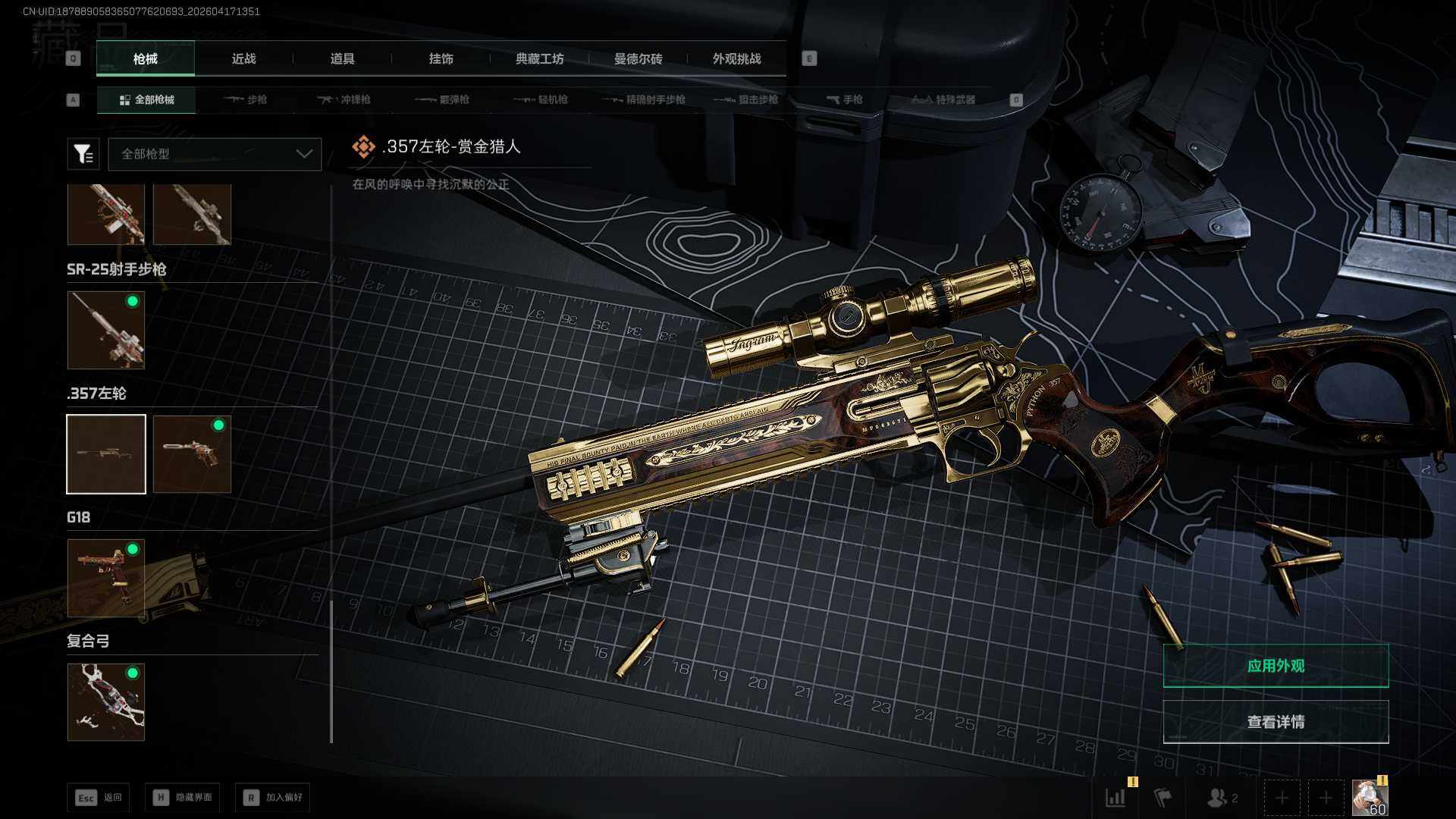Image resolution: width=1456 pixels, height=819 pixels.
Task: Open the 全部枪型 weapon type dropdown
Action: point(215,154)
